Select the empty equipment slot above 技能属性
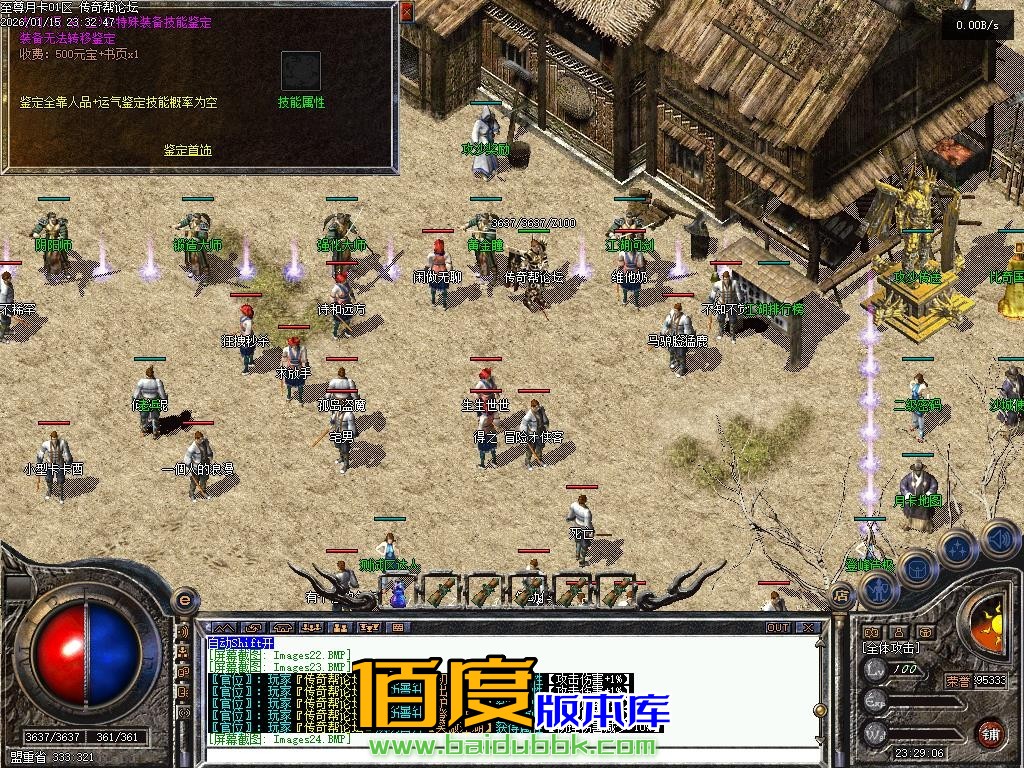The image size is (1024, 768). pos(299,71)
